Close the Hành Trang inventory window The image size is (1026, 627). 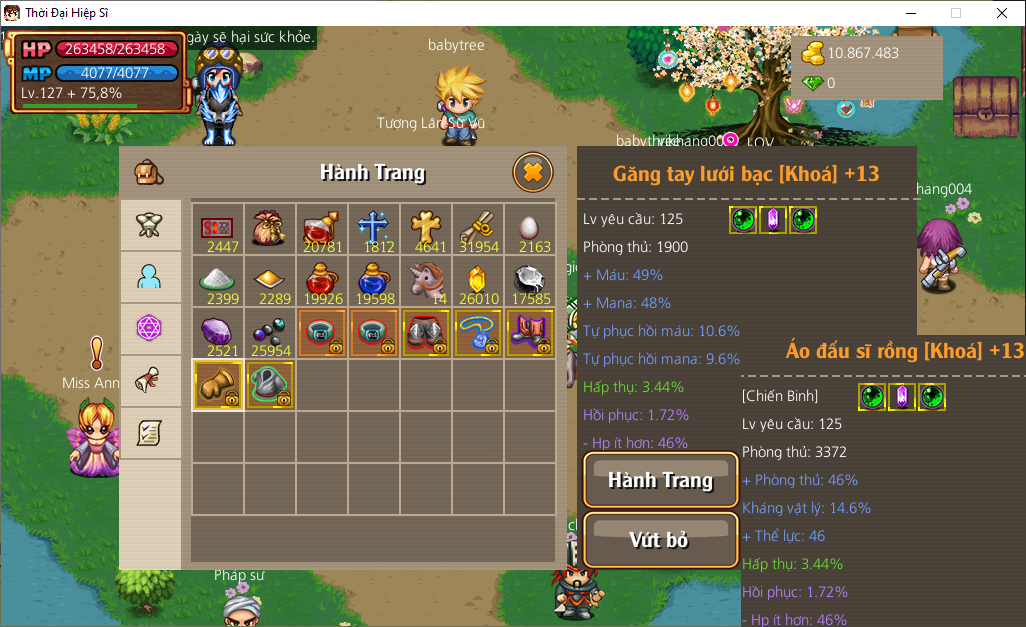[533, 173]
